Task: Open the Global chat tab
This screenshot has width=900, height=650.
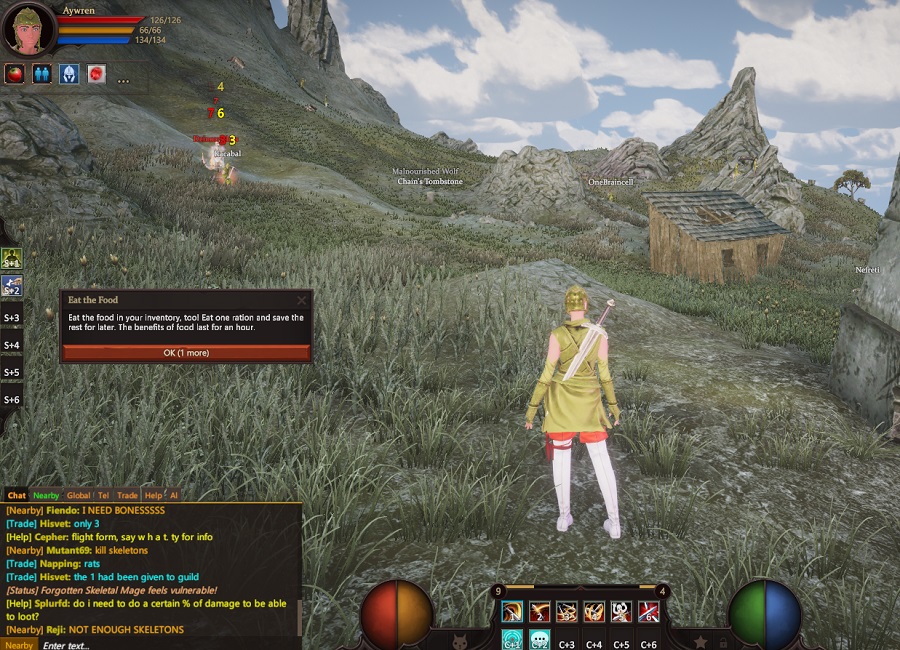Action: (78, 495)
